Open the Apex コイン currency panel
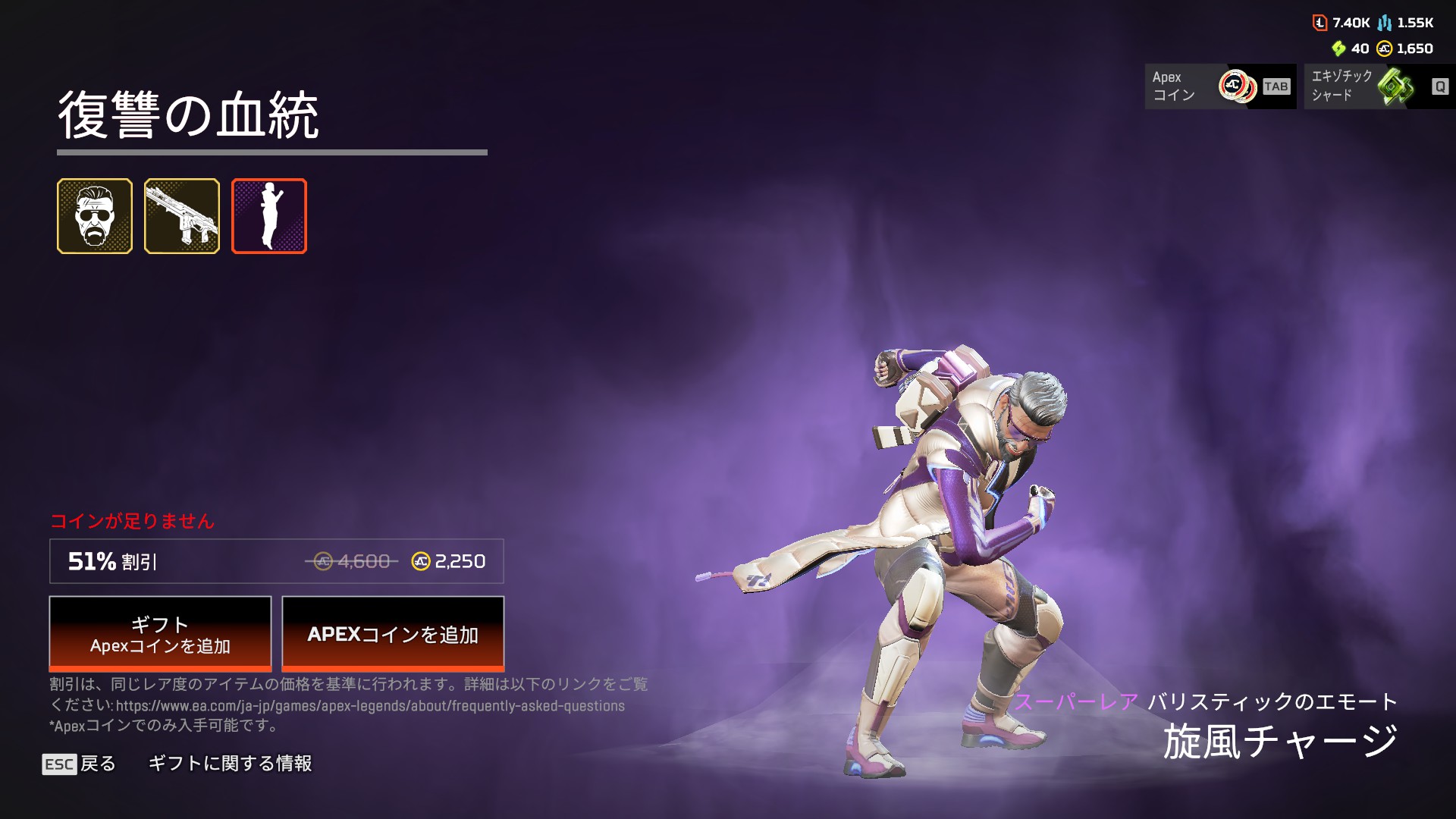 coord(1220,86)
